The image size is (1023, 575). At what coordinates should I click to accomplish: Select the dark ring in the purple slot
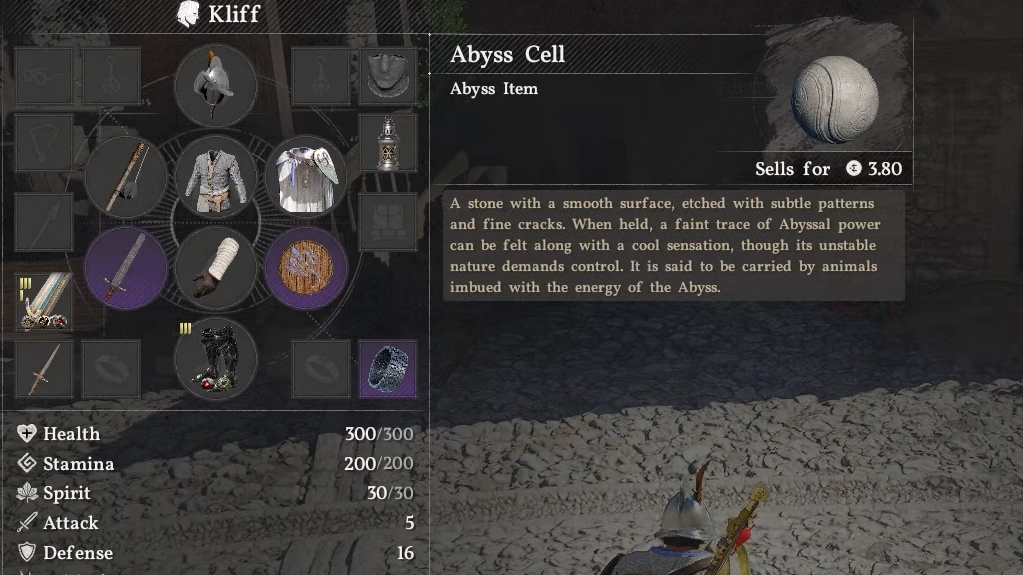coord(387,368)
